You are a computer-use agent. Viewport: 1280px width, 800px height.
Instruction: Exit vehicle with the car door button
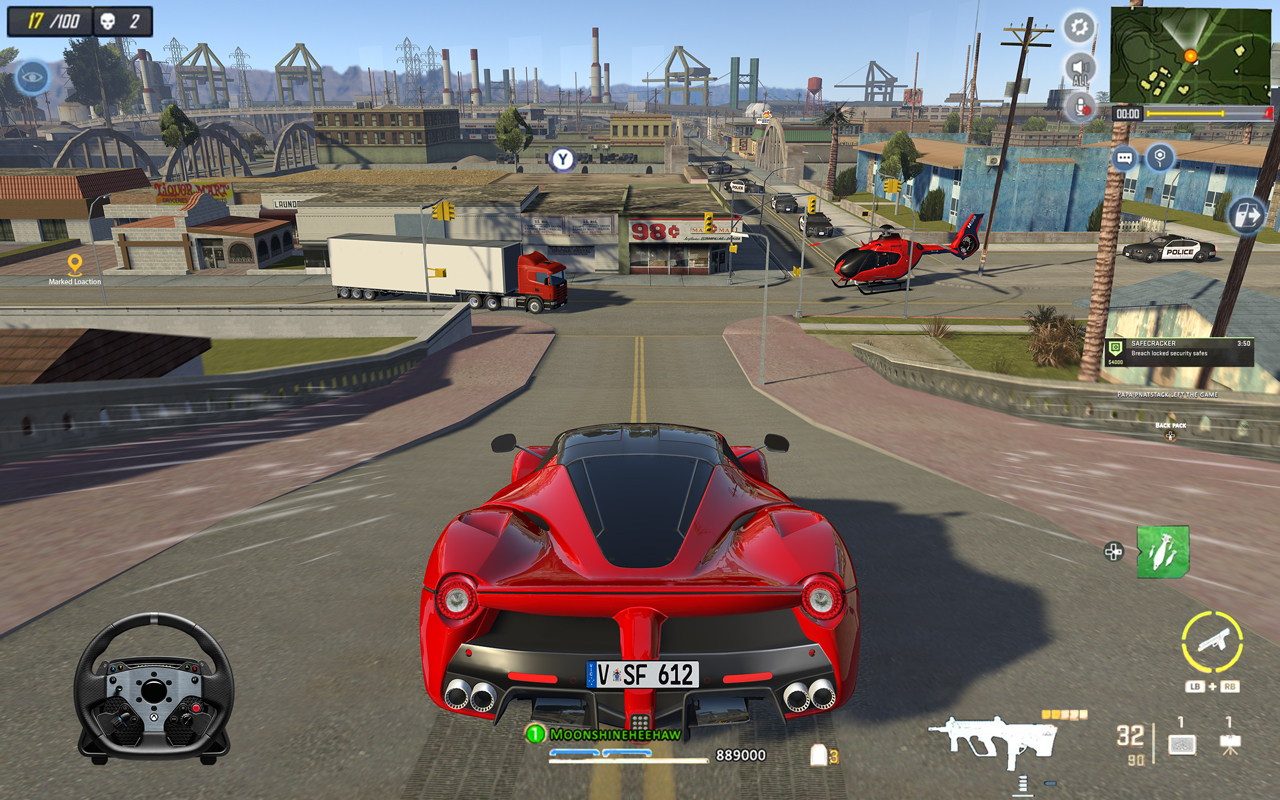(1246, 215)
